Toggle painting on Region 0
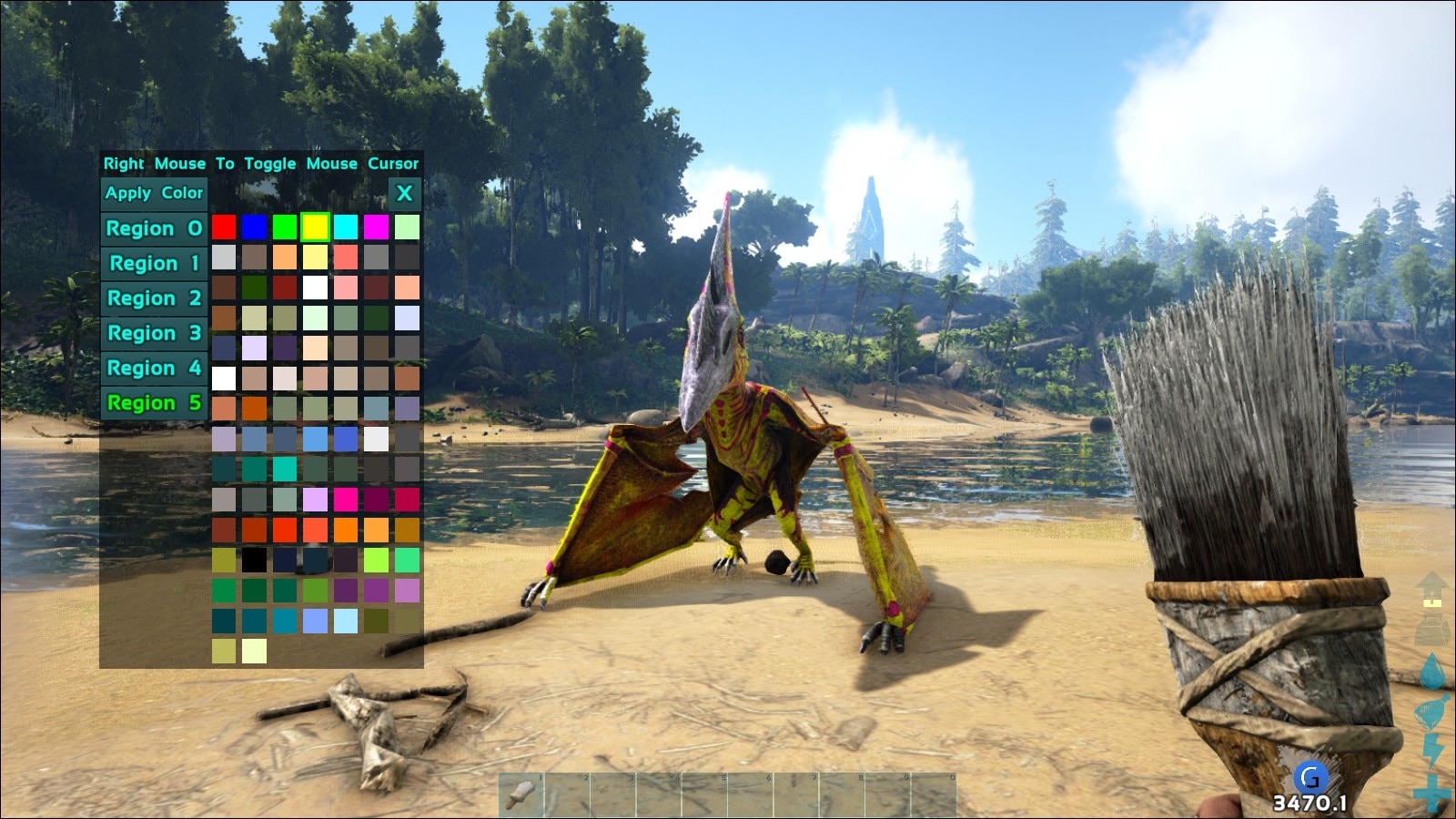This screenshot has height=819, width=1456. click(x=152, y=228)
